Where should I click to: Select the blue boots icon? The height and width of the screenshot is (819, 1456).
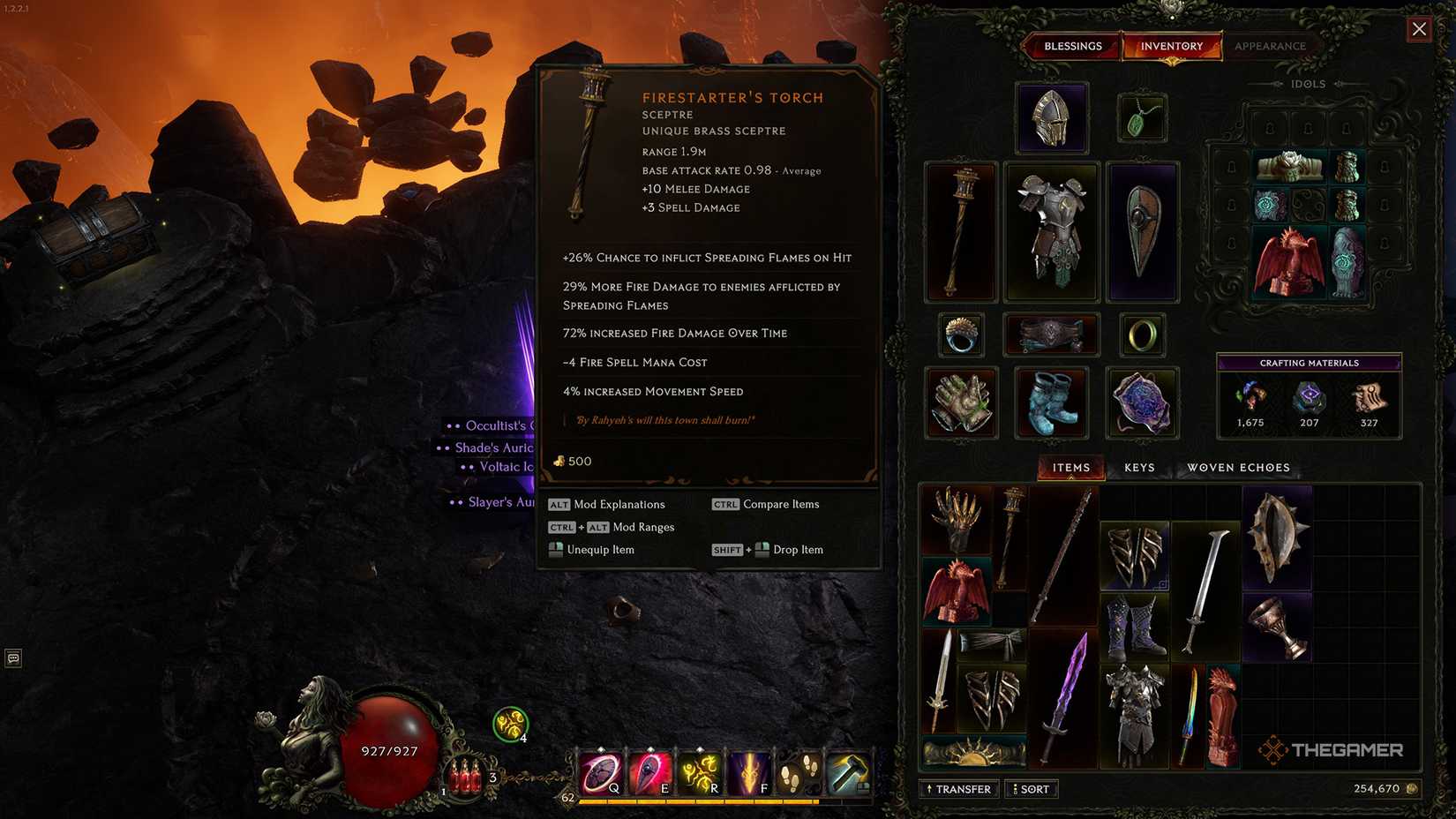(1051, 402)
